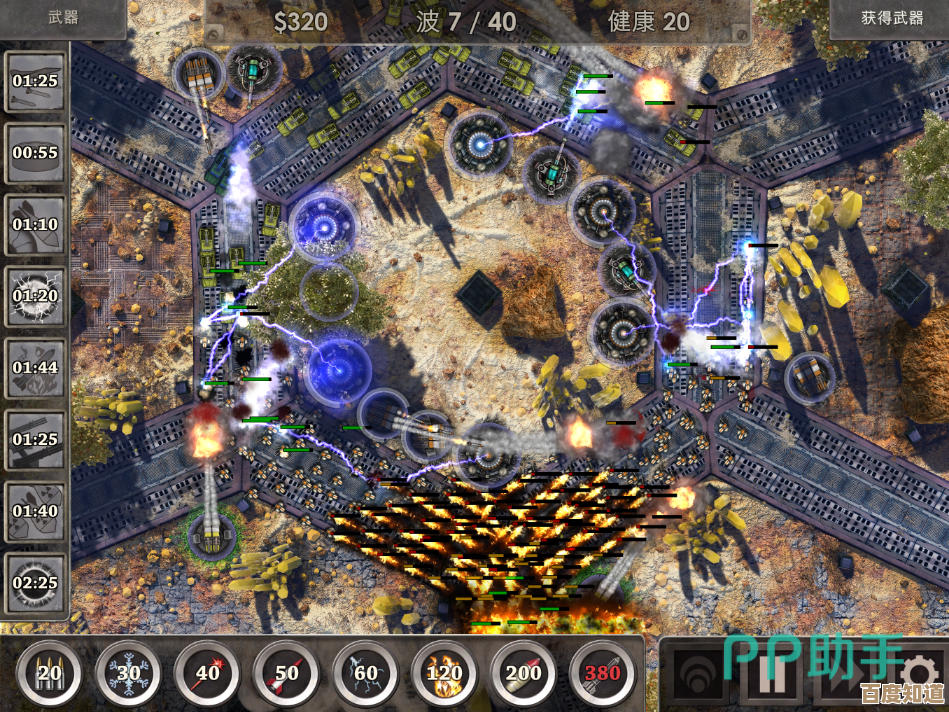Open the 获得武器 get-weapons menu
Viewport: 949px width, 712px height.
click(889, 18)
